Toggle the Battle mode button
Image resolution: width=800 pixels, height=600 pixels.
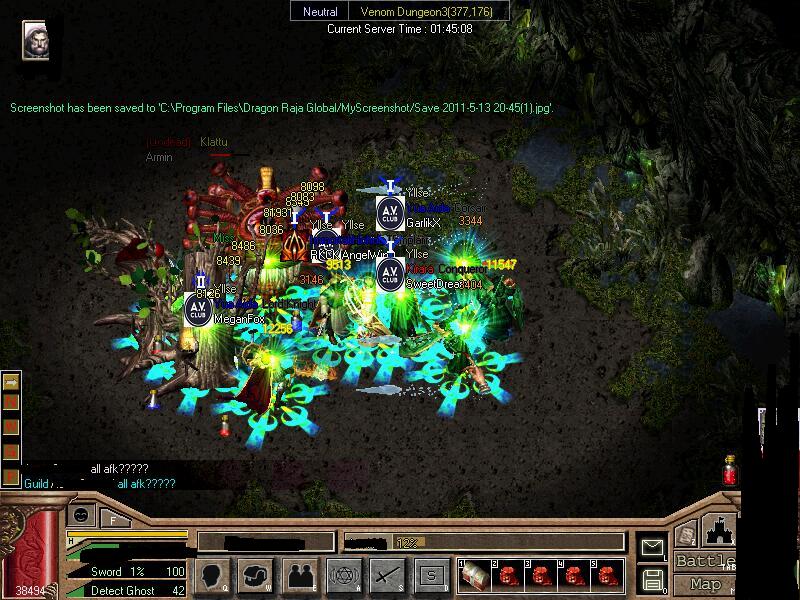tap(706, 562)
